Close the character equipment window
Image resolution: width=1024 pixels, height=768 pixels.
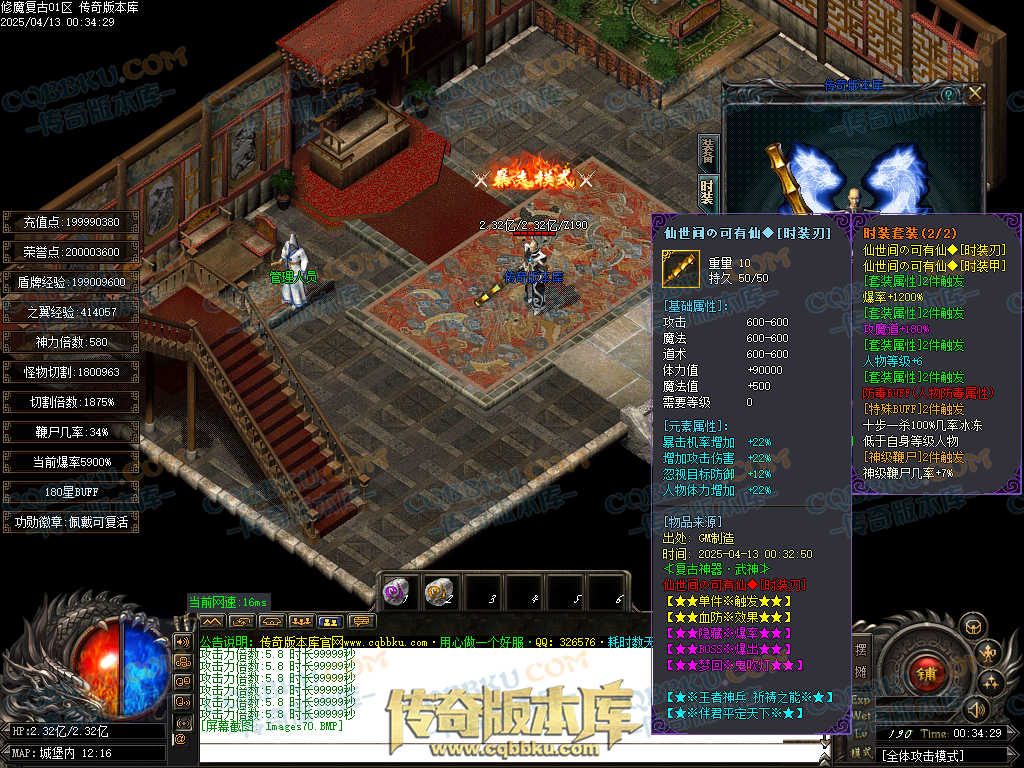974,93
